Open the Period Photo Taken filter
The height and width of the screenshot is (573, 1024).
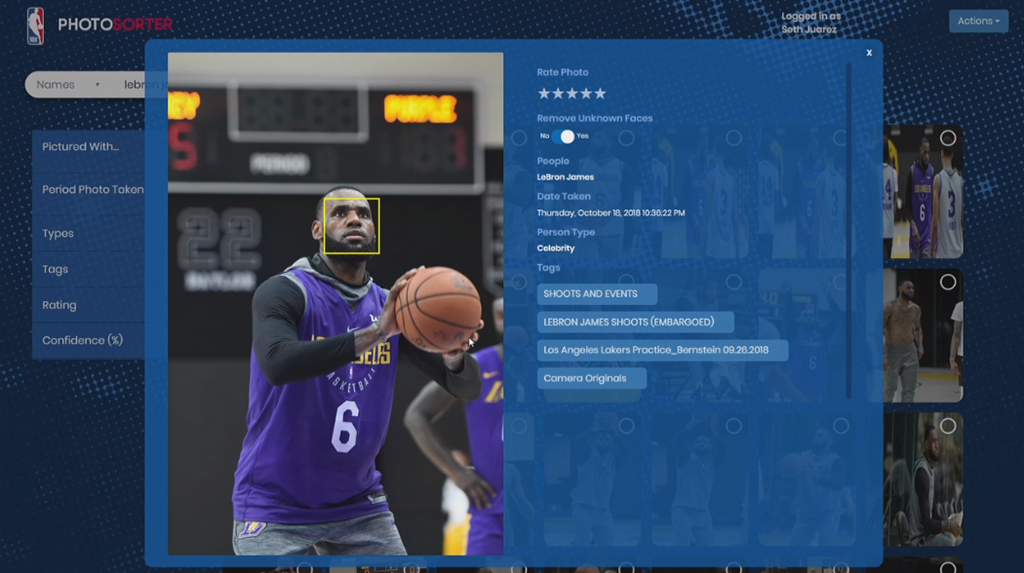[x=90, y=190]
